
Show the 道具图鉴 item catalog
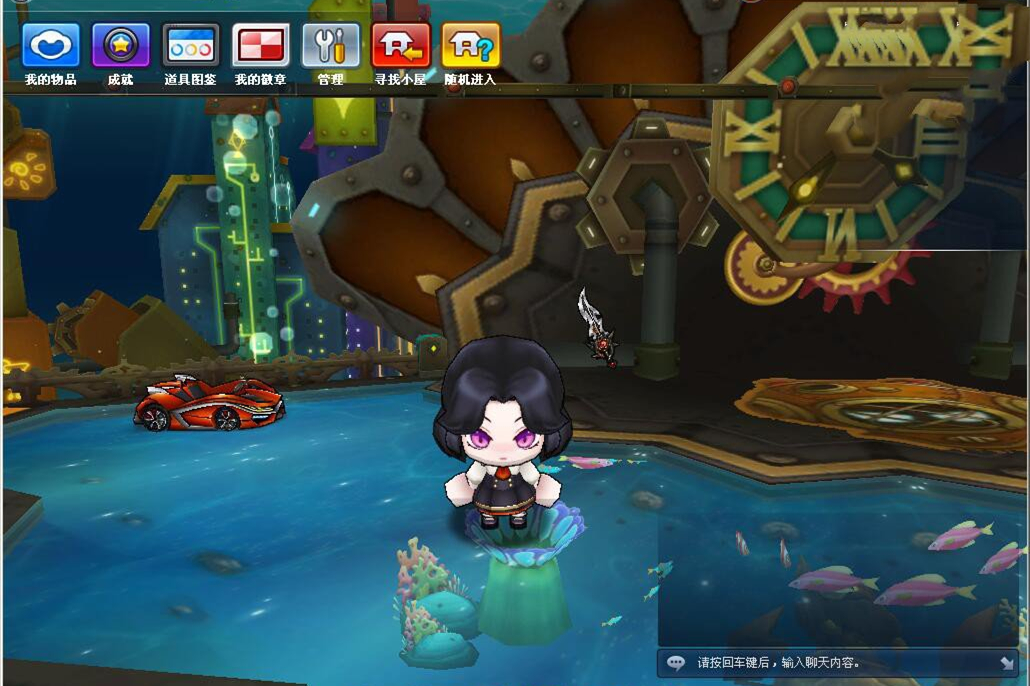point(190,46)
